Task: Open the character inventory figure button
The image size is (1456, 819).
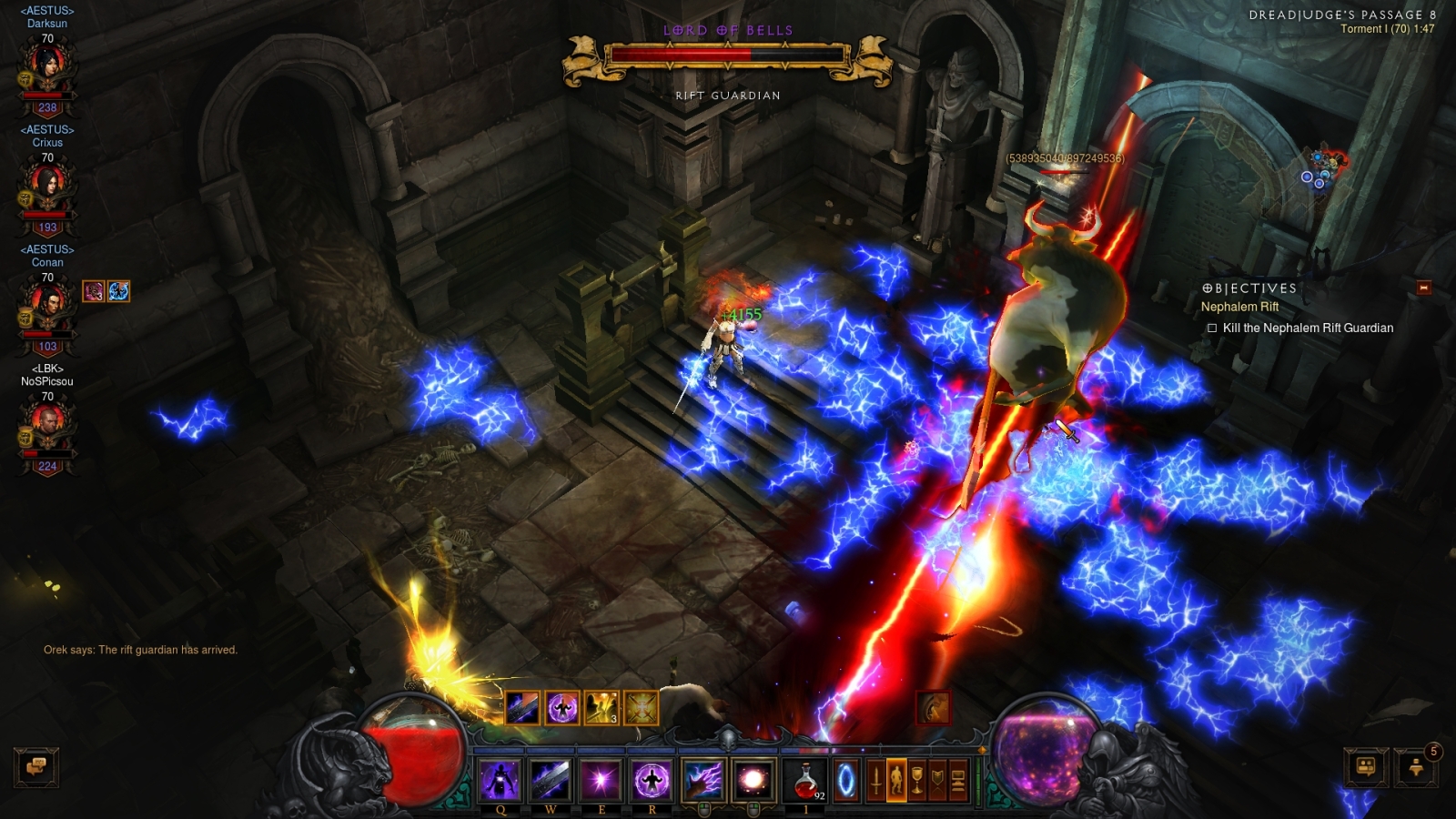Action: point(896,780)
